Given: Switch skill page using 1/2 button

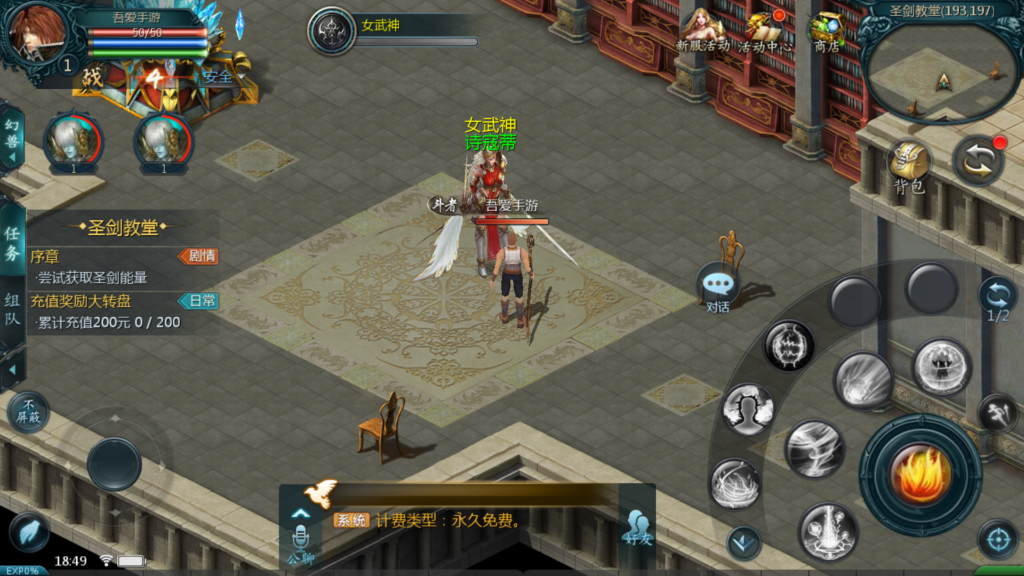Looking at the screenshot, I should click(997, 298).
